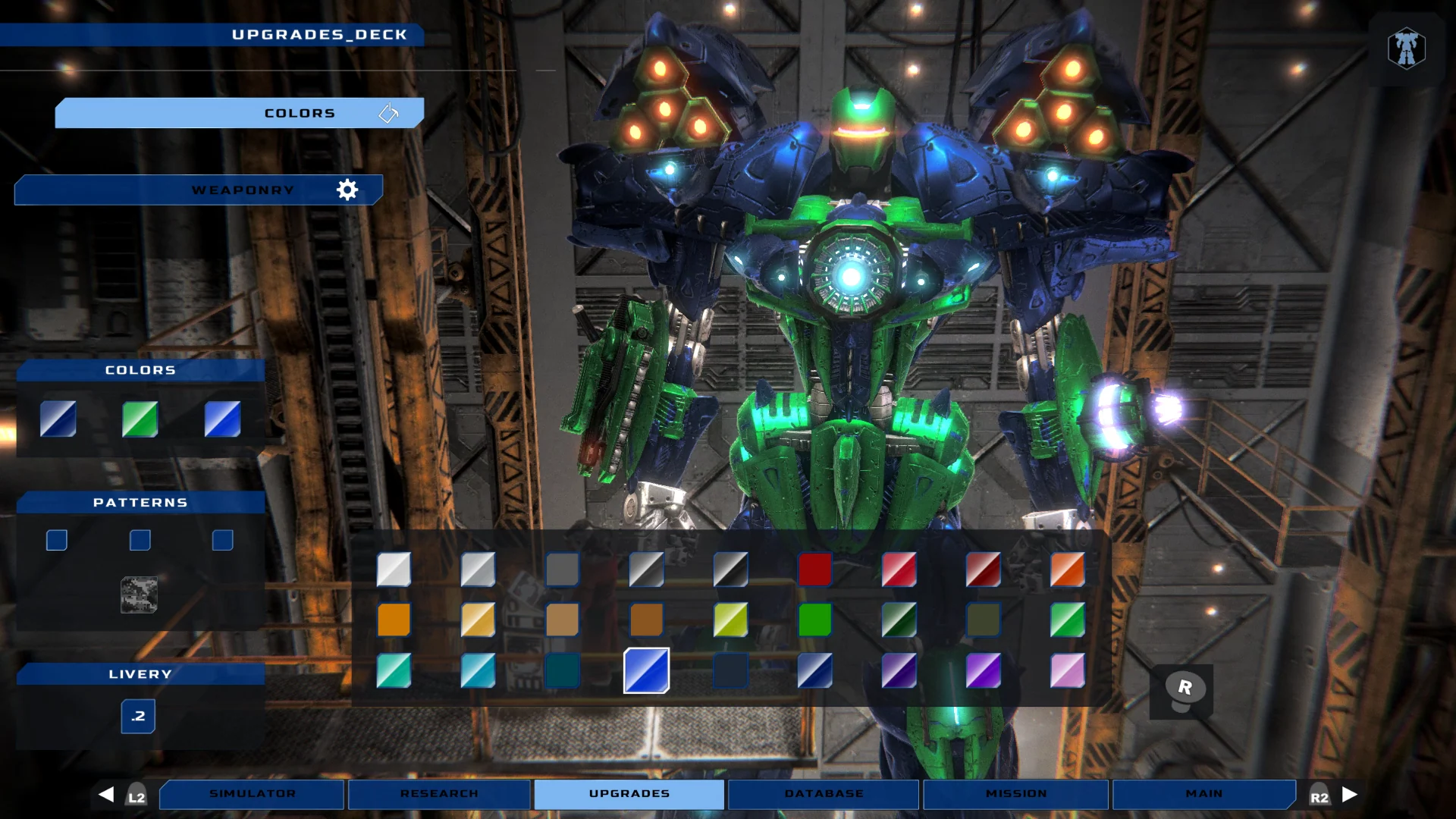Select the green secondary color slot
The image size is (1456, 819).
click(140, 419)
